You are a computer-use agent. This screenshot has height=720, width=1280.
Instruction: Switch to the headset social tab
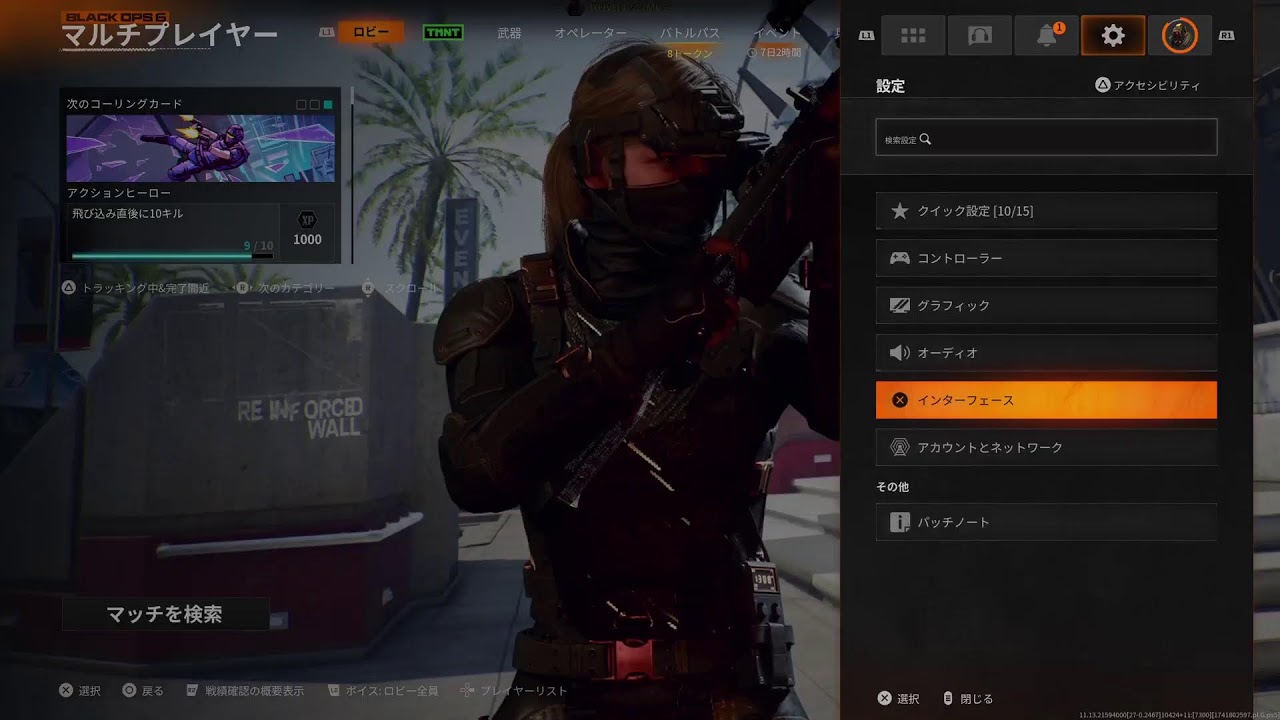coord(980,36)
